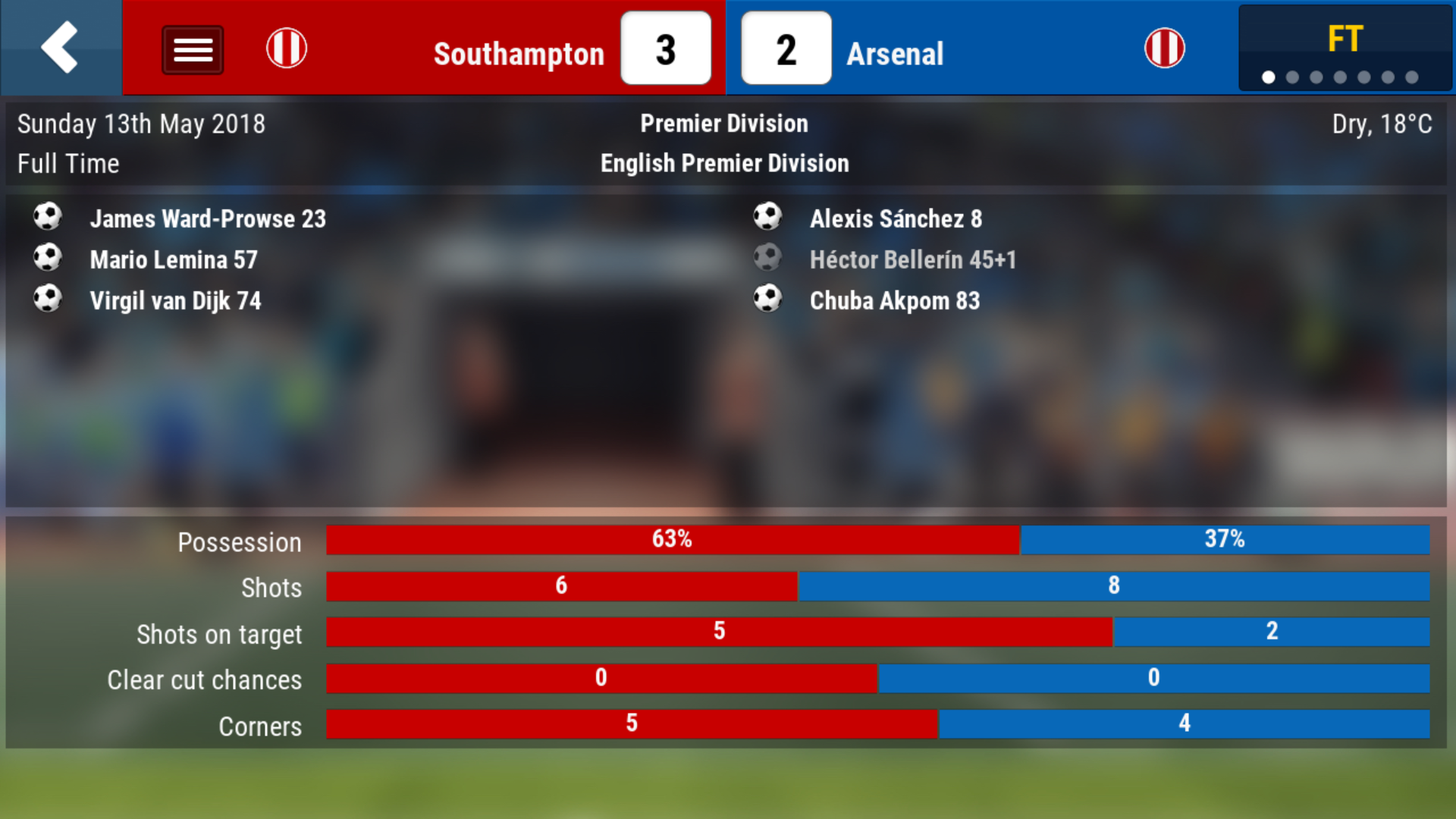View James Ward-Prowse goal entry
Screen dimensions: 1456x819
pos(208,219)
